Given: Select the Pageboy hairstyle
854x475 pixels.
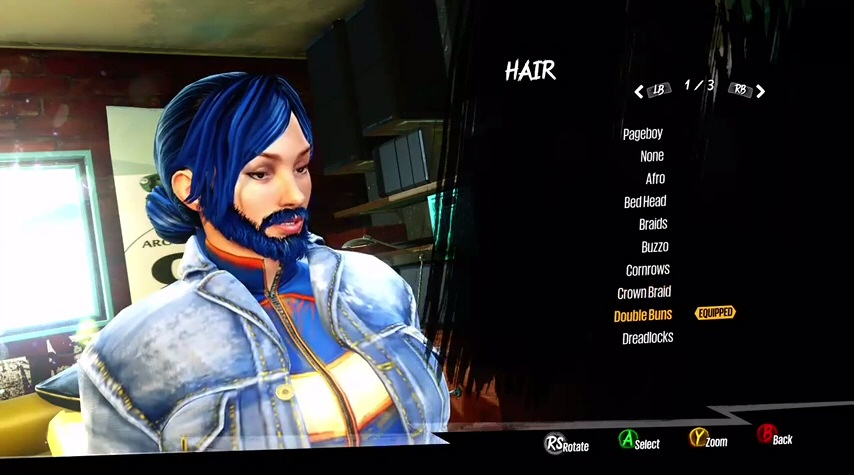Looking at the screenshot, I should coord(642,134).
